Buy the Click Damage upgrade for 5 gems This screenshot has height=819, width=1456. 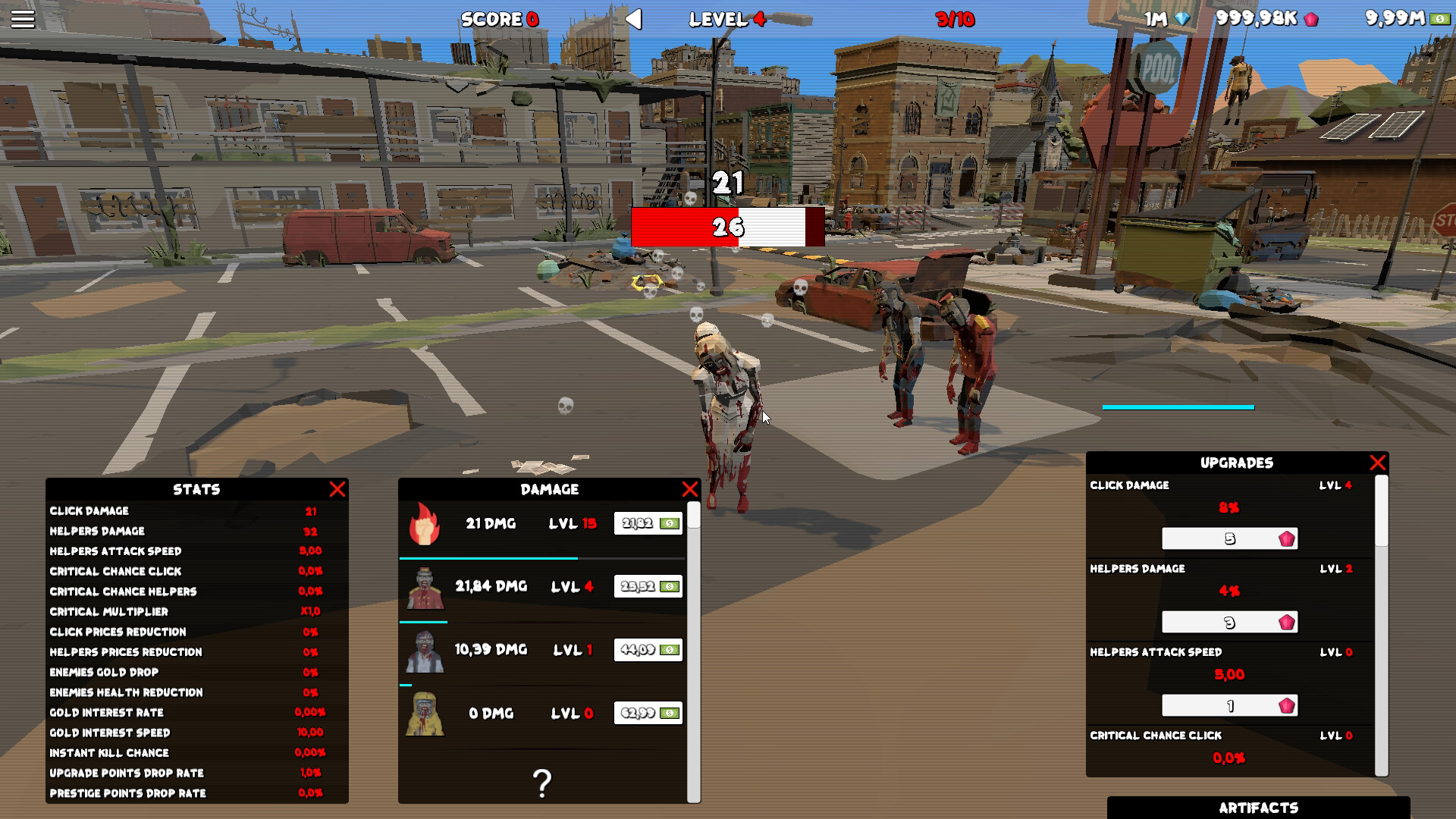1228,538
